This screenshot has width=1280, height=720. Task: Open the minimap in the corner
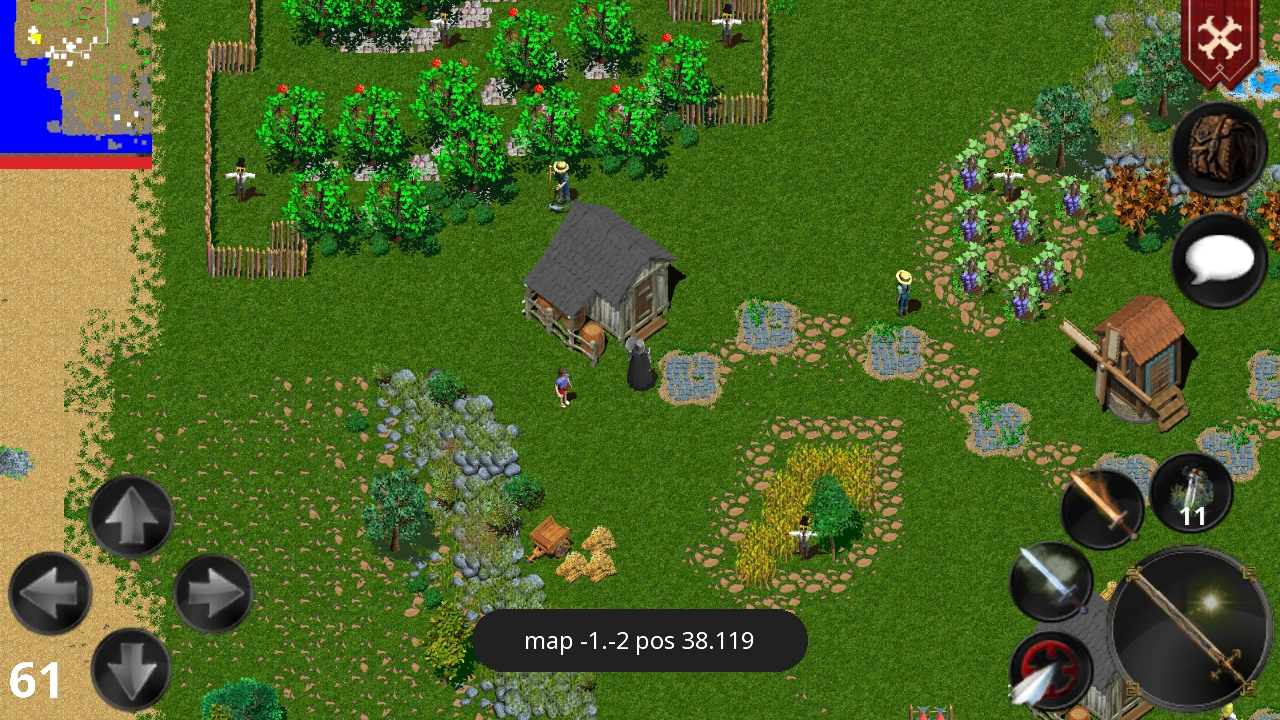point(75,80)
